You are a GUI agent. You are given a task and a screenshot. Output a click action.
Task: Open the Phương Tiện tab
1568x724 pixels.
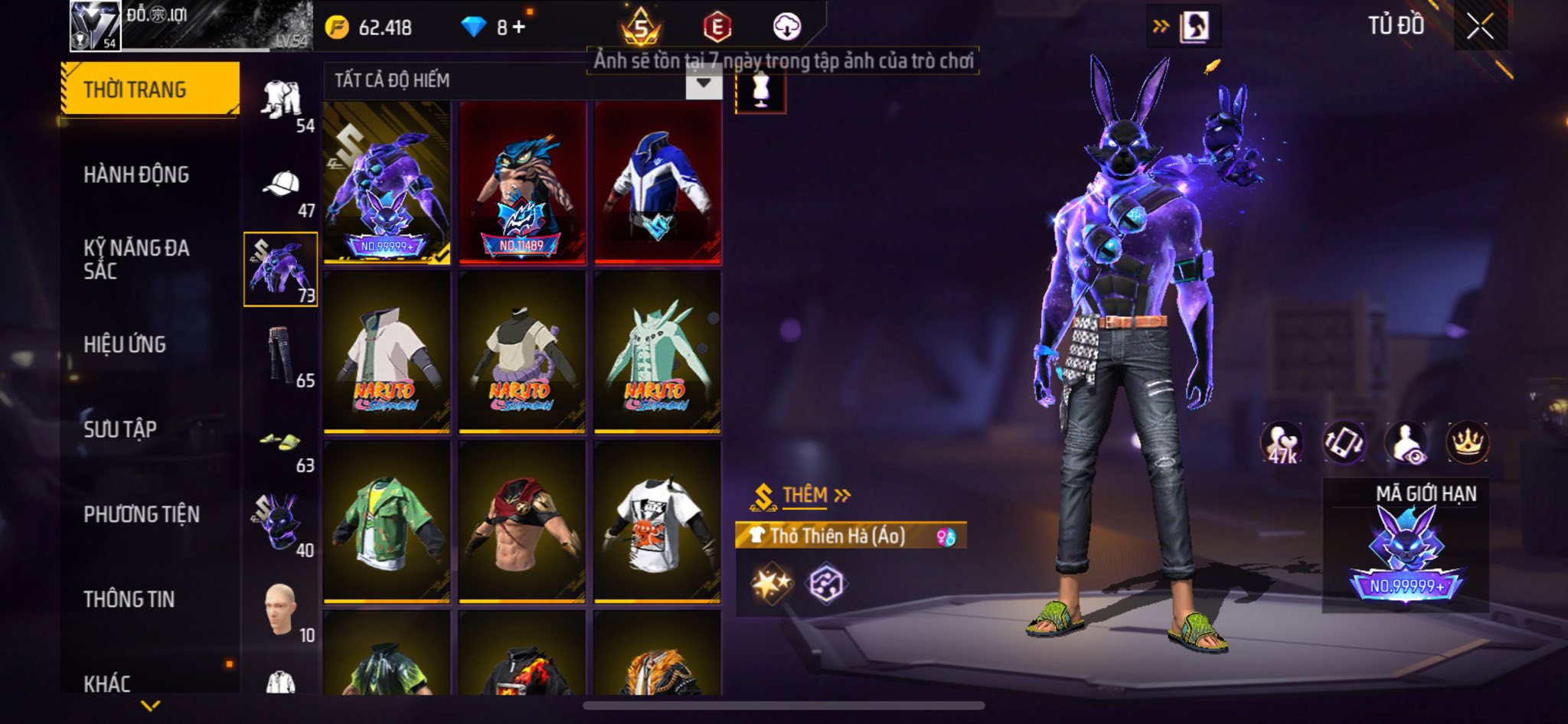pyautogui.click(x=142, y=514)
